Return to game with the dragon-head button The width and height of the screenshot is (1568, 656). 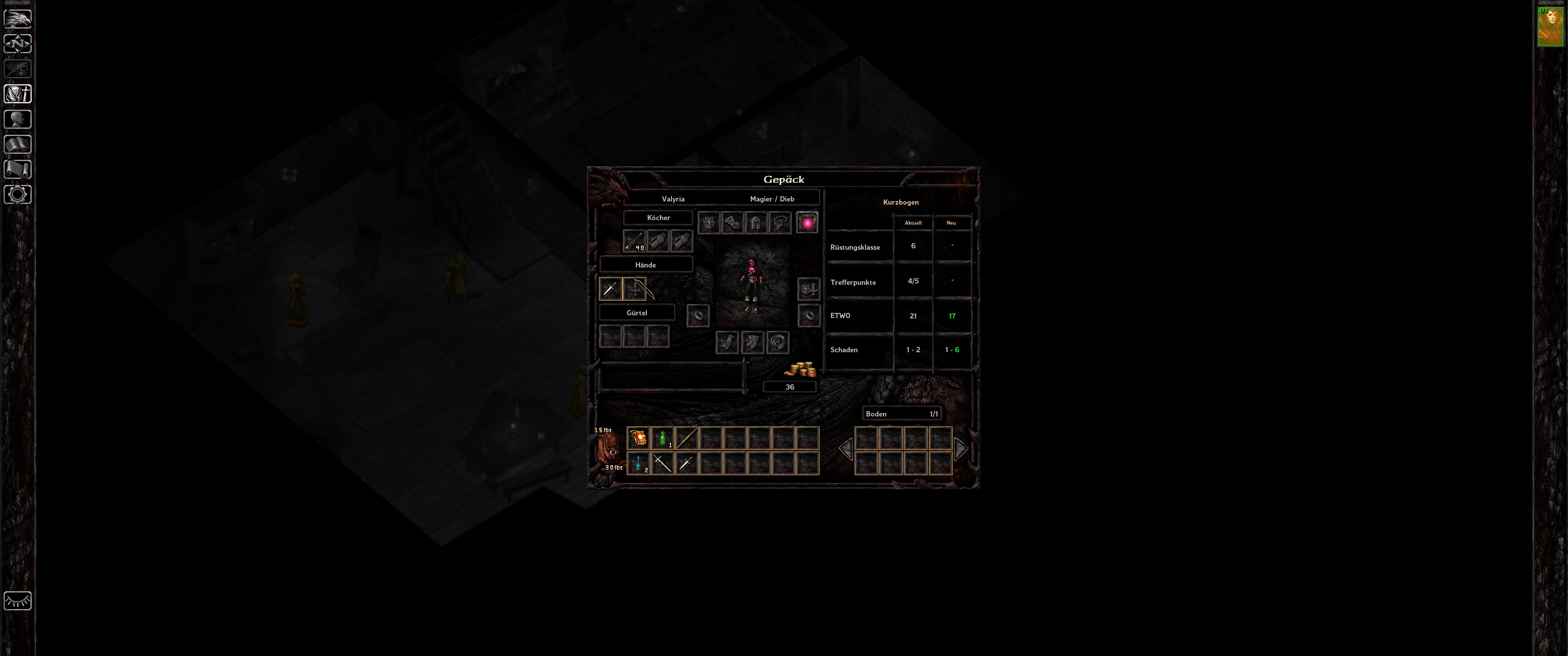tap(18, 18)
